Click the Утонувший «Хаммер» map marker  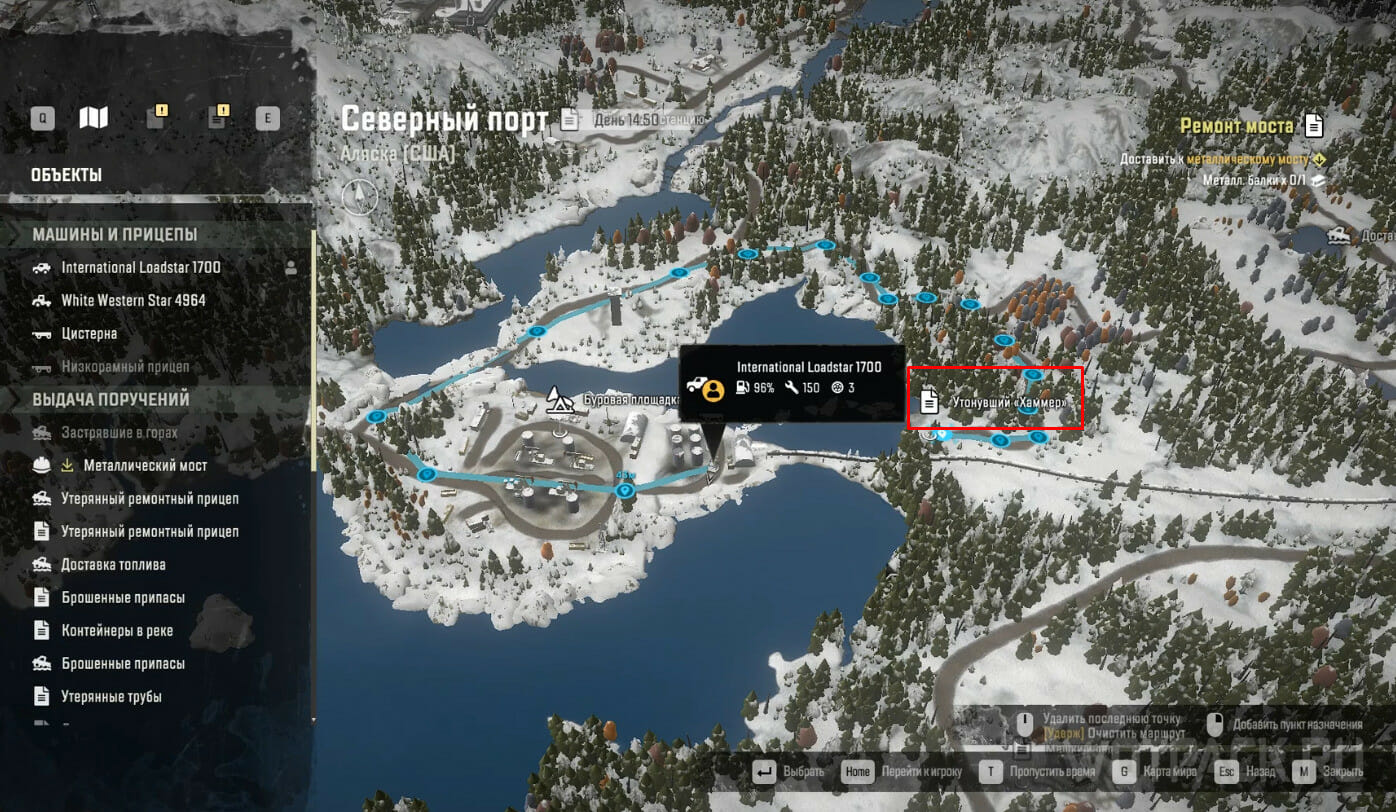pos(995,402)
